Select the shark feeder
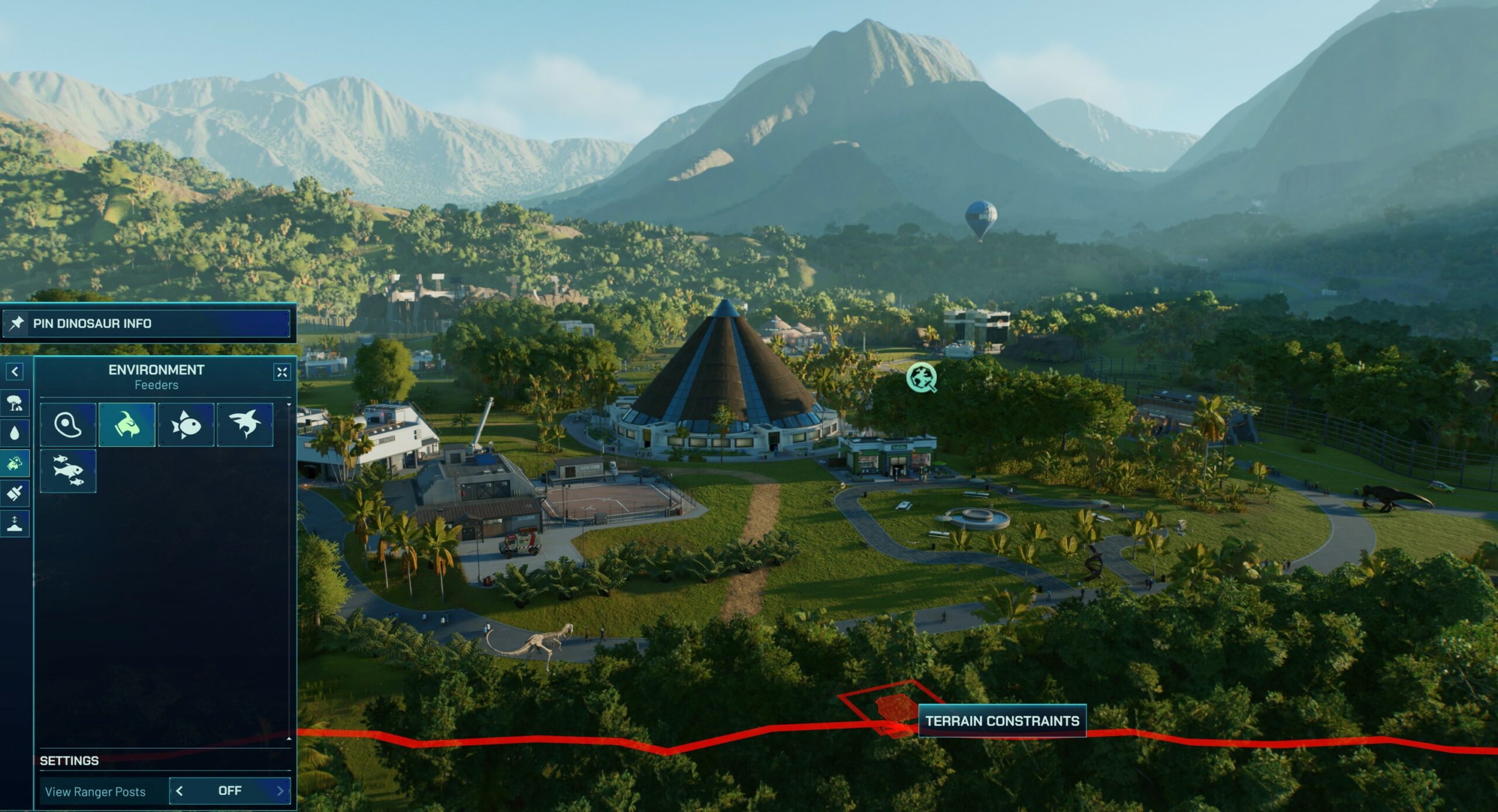 [245, 425]
